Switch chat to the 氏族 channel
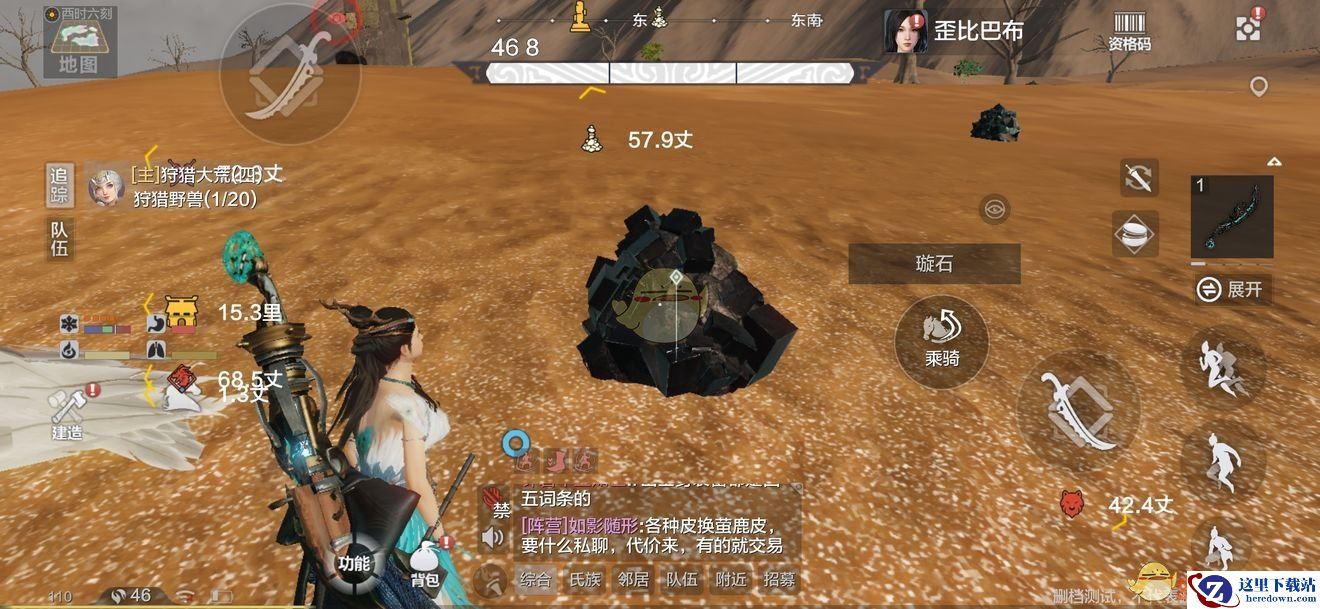This screenshot has height=609, width=1320. (584, 579)
